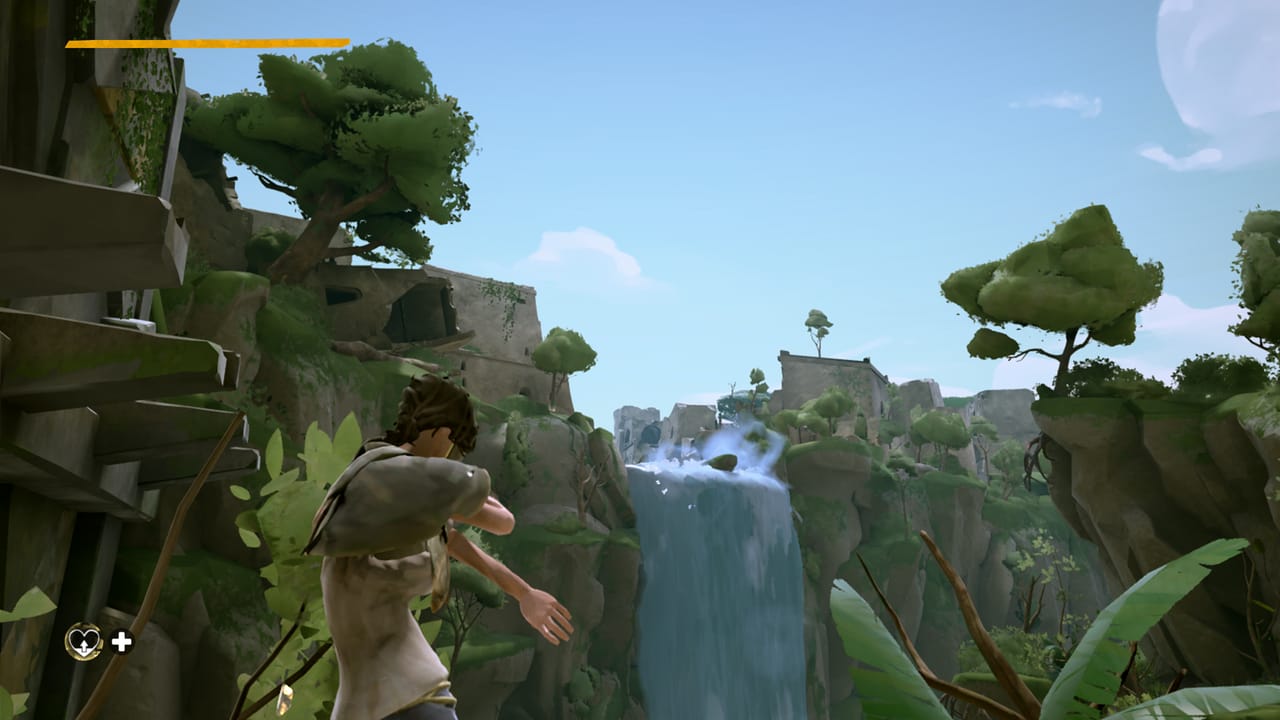Click the left end of the stamina bar

point(70,45)
